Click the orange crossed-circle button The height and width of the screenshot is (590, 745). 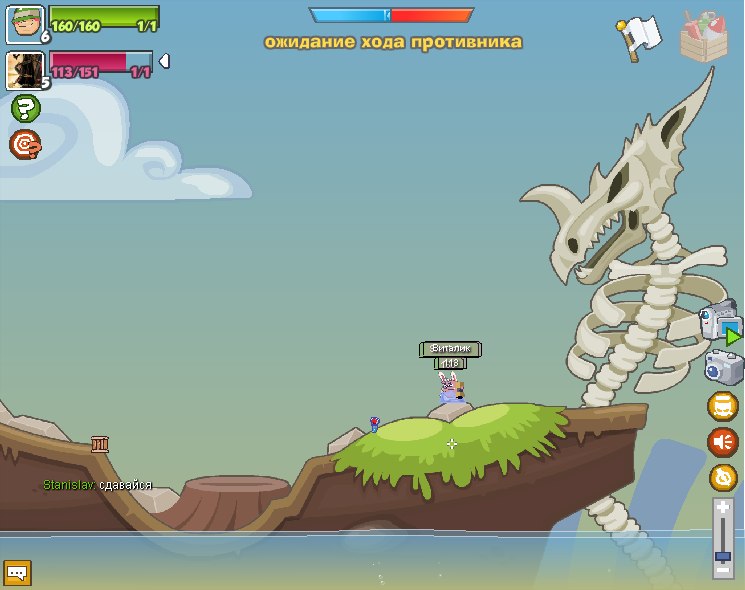click(722, 477)
